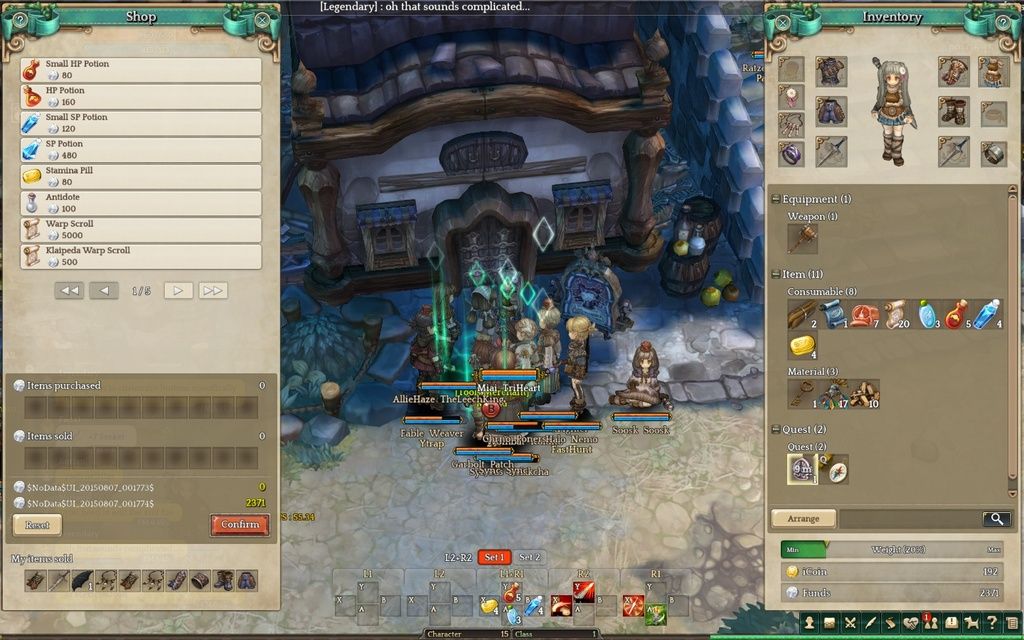The image size is (1024, 640).
Task: Go to next shop page
Action: 178,291
